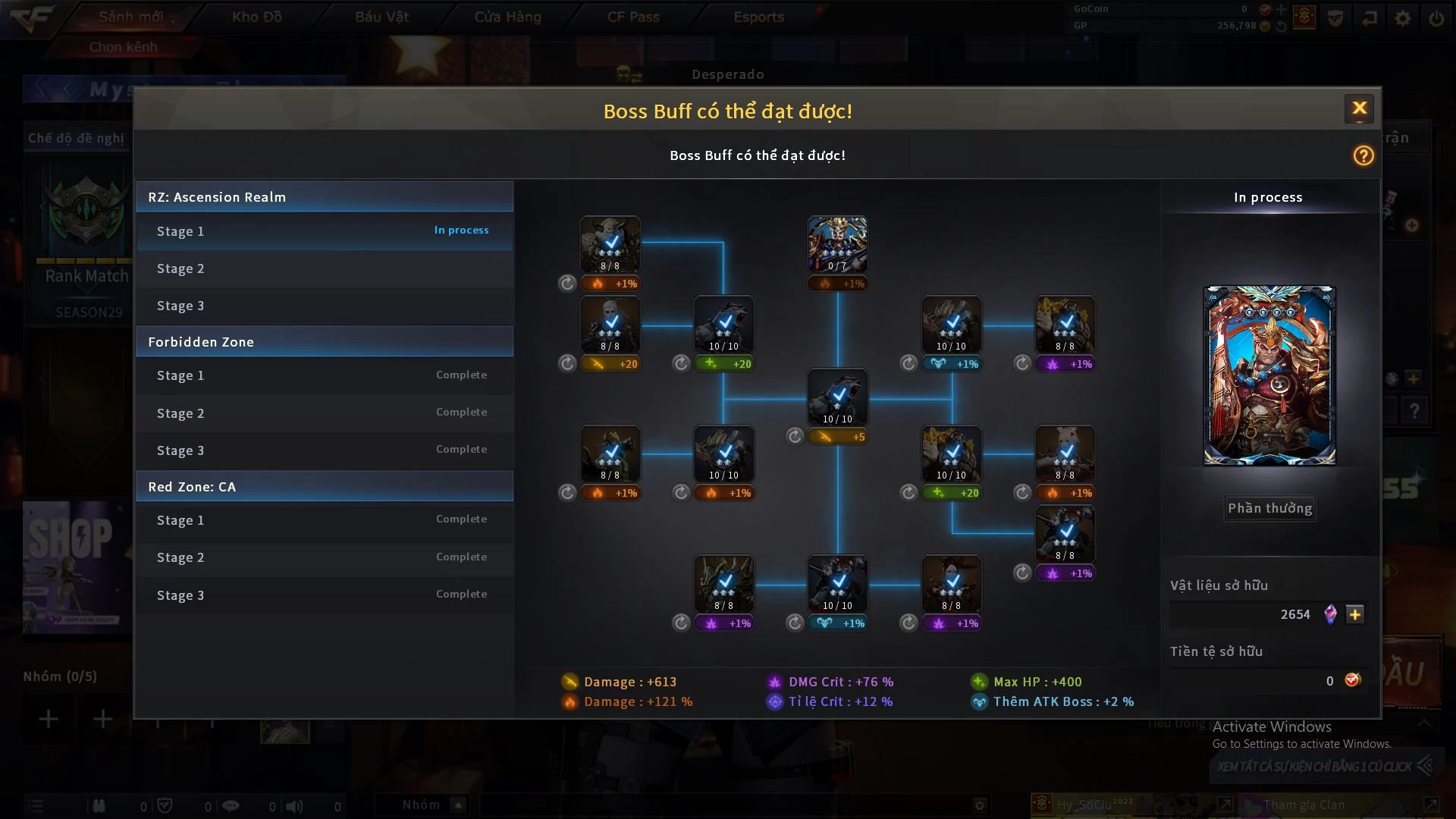1456x819 pixels.
Task: Select Stage 3 under RZ: Ascension Realm
Action: [324, 306]
